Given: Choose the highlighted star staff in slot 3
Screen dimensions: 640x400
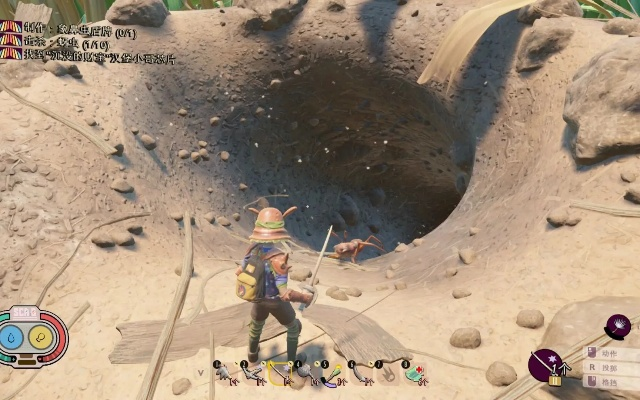Looking at the screenshot, I should [x=280, y=374].
